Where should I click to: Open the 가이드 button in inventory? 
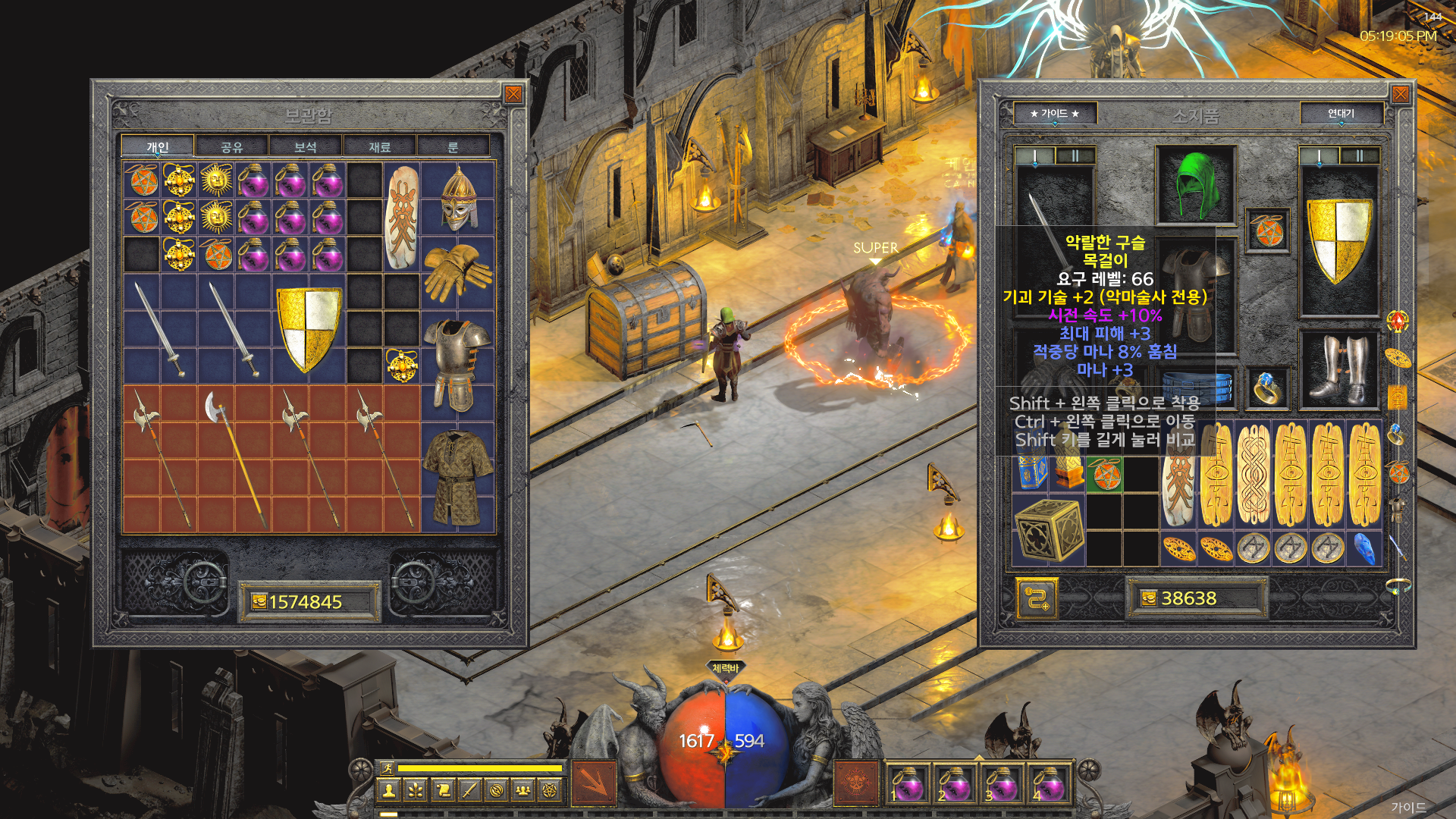[1054, 114]
